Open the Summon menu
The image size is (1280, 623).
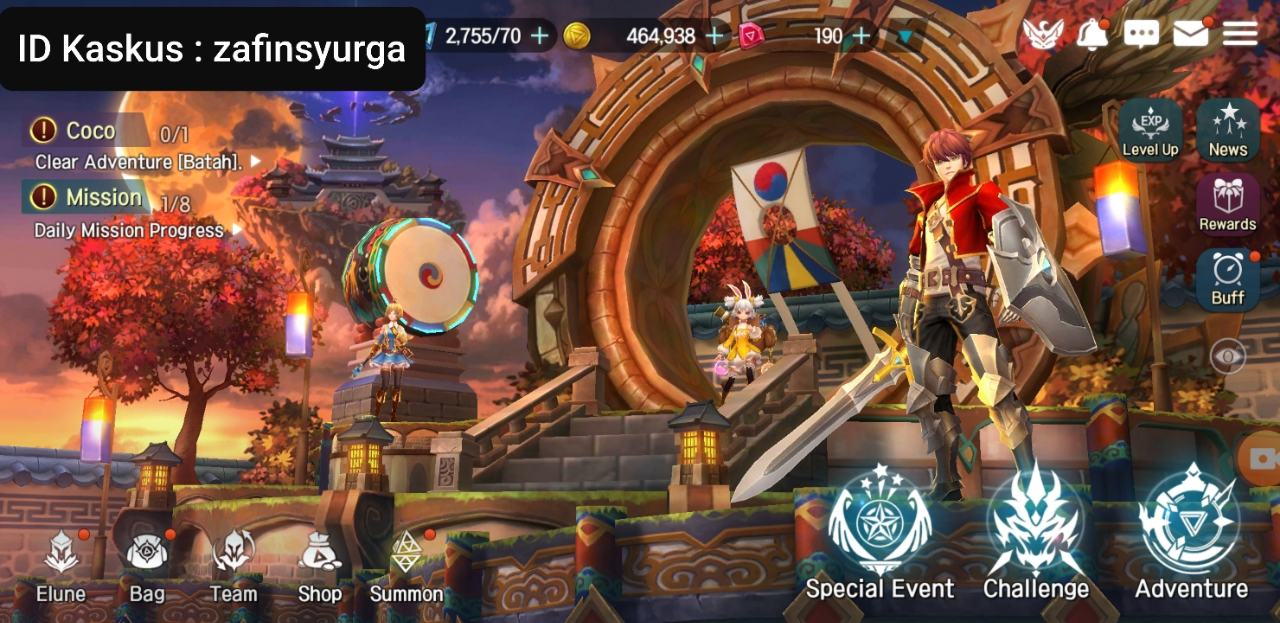click(406, 565)
